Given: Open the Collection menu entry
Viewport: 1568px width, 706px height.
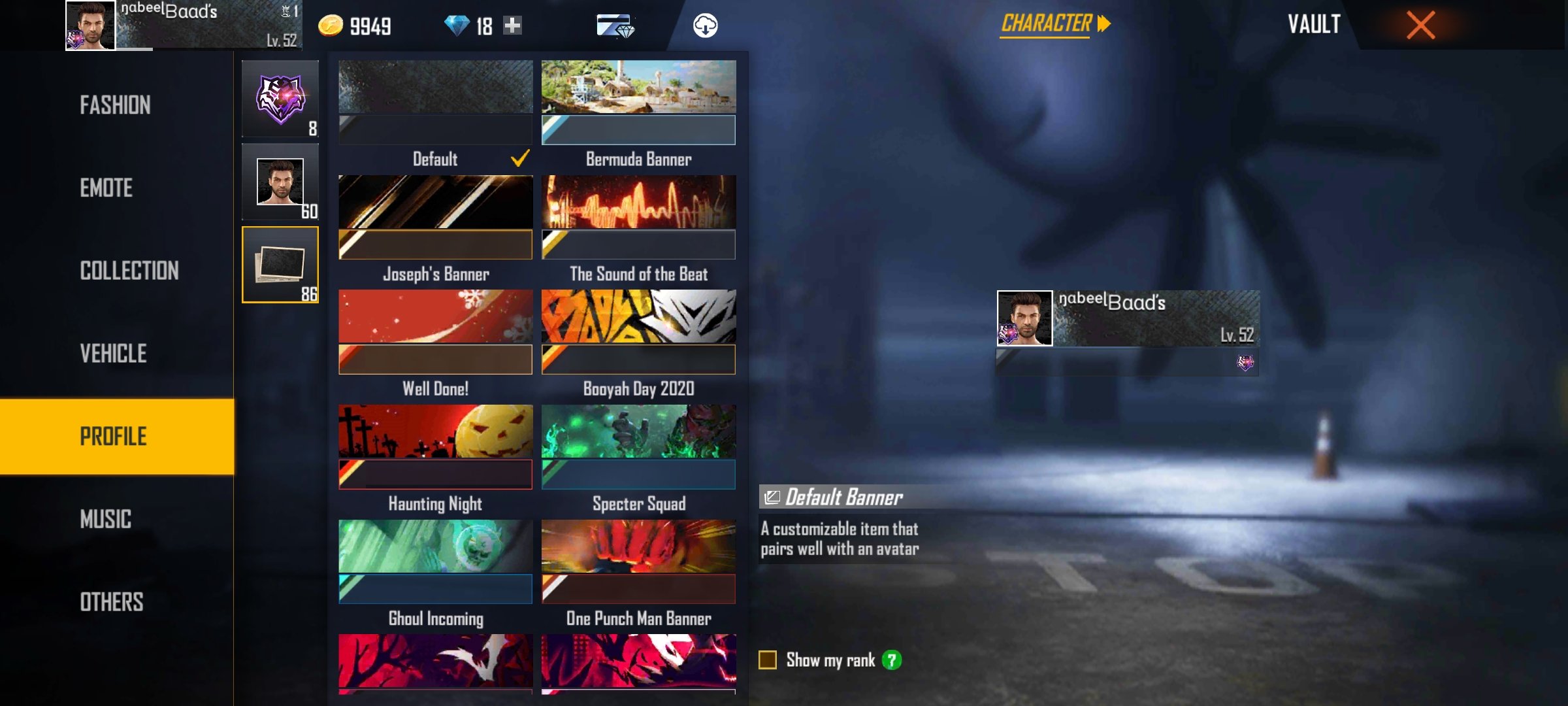Looking at the screenshot, I should click(x=129, y=271).
